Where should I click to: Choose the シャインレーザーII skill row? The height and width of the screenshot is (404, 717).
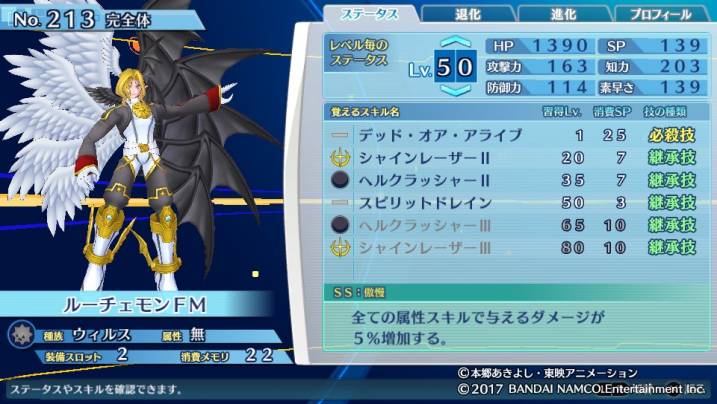point(515,158)
